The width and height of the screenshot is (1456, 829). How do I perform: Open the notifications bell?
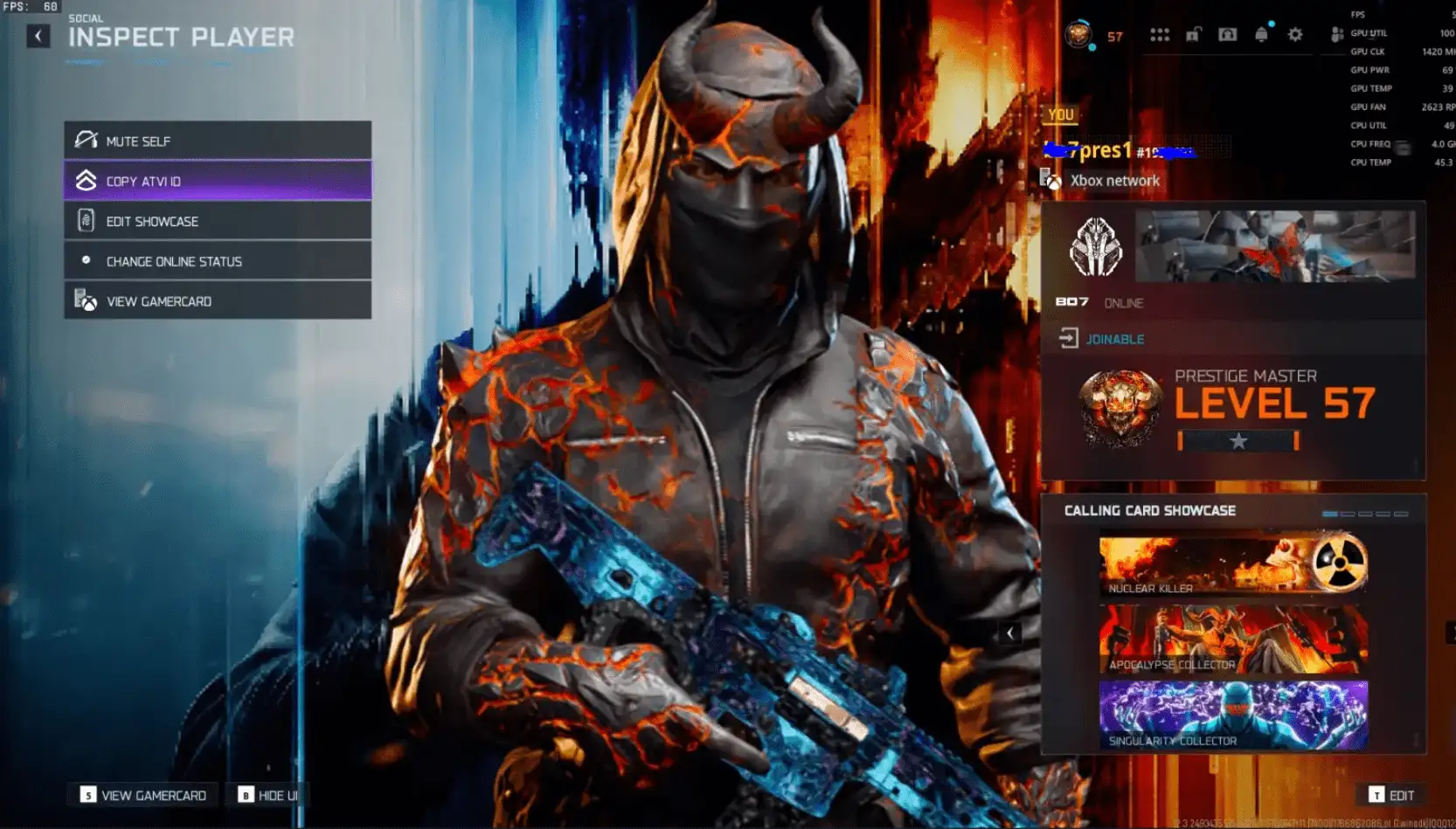pyautogui.click(x=1261, y=35)
